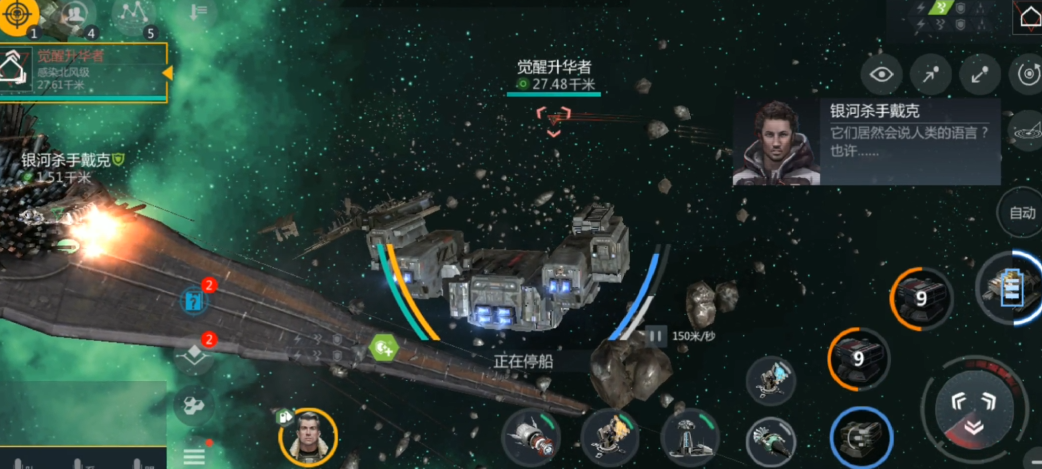Screen dimensions: 1042x469
Task: Open the home structure icon top right
Action: (x=1028, y=18)
